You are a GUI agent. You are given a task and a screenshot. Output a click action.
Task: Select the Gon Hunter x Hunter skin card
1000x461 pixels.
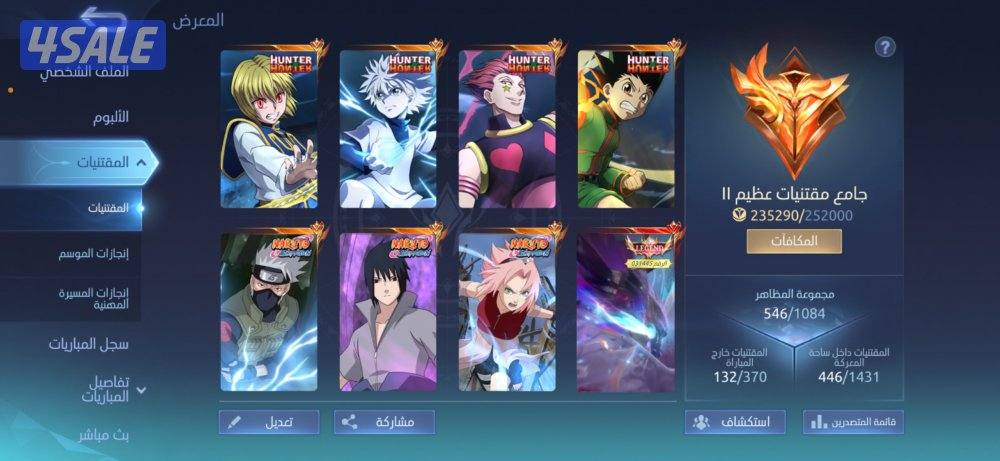point(626,128)
